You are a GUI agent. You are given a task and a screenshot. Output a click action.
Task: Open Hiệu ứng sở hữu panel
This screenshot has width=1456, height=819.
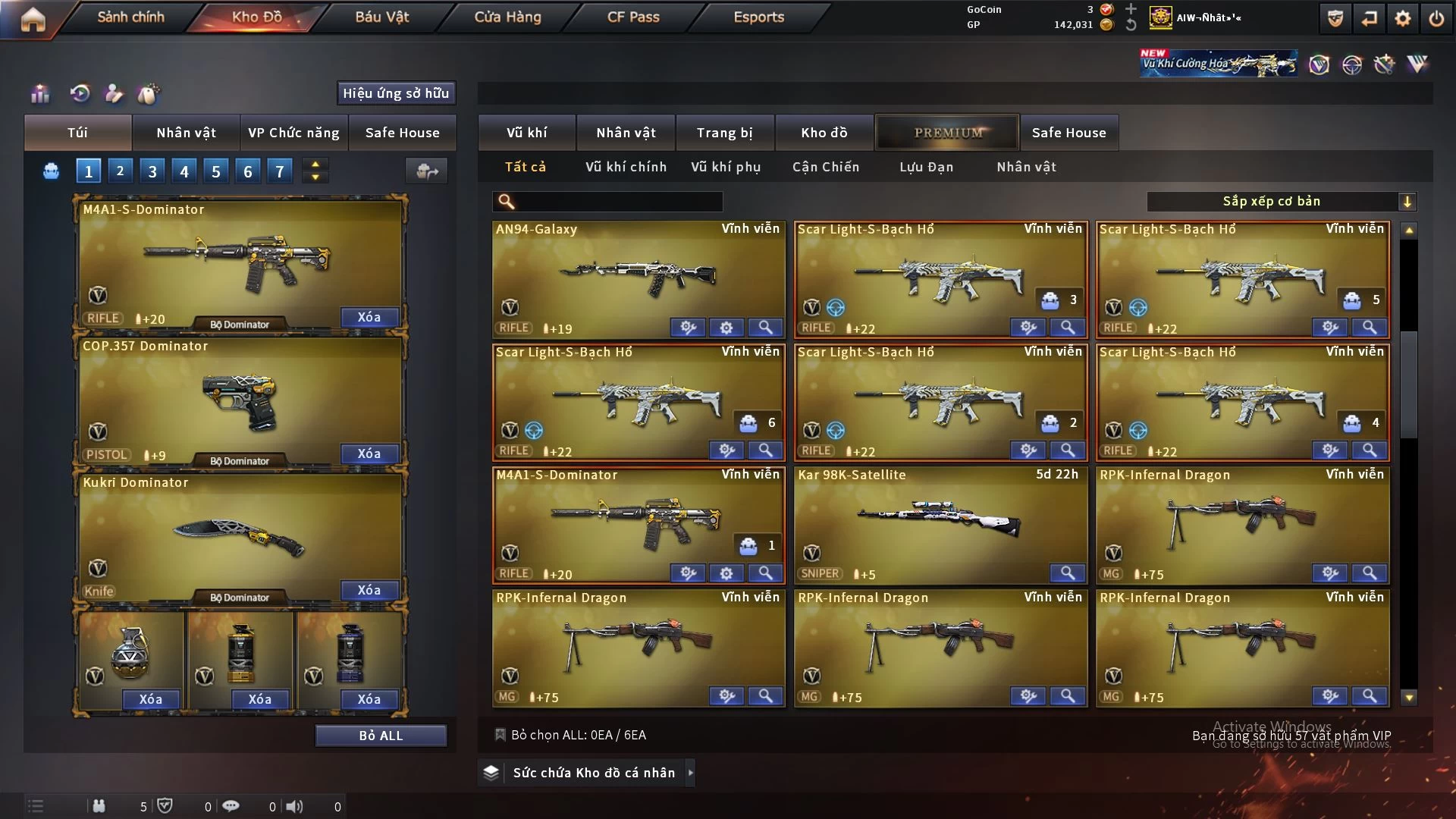pos(396,93)
